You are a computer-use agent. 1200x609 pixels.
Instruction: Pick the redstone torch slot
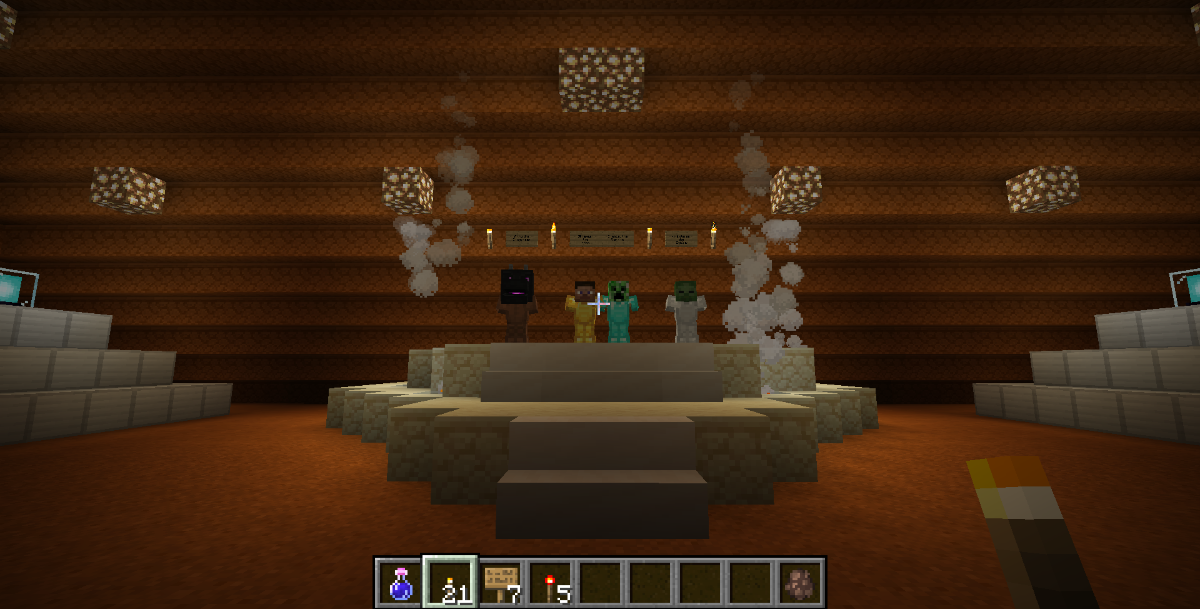tap(551, 582)
